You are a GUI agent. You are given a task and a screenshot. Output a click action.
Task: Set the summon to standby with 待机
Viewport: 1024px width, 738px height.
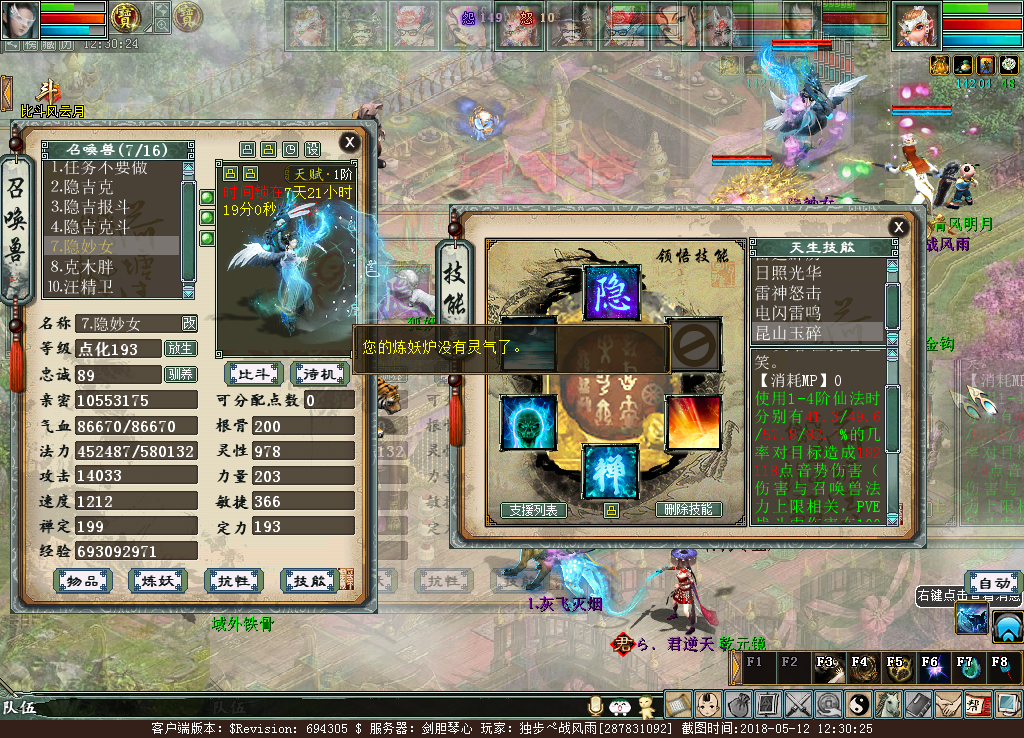click(x=319, y=374)
